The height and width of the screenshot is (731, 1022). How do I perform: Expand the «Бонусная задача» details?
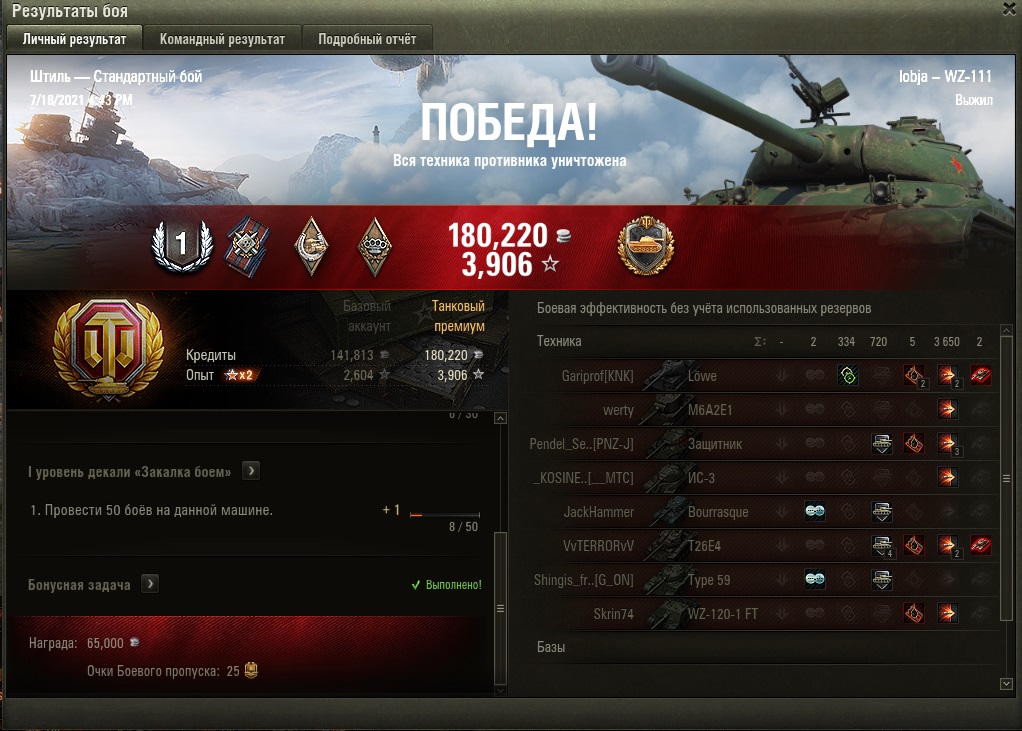pyautogui.click(x=150, y=583)
